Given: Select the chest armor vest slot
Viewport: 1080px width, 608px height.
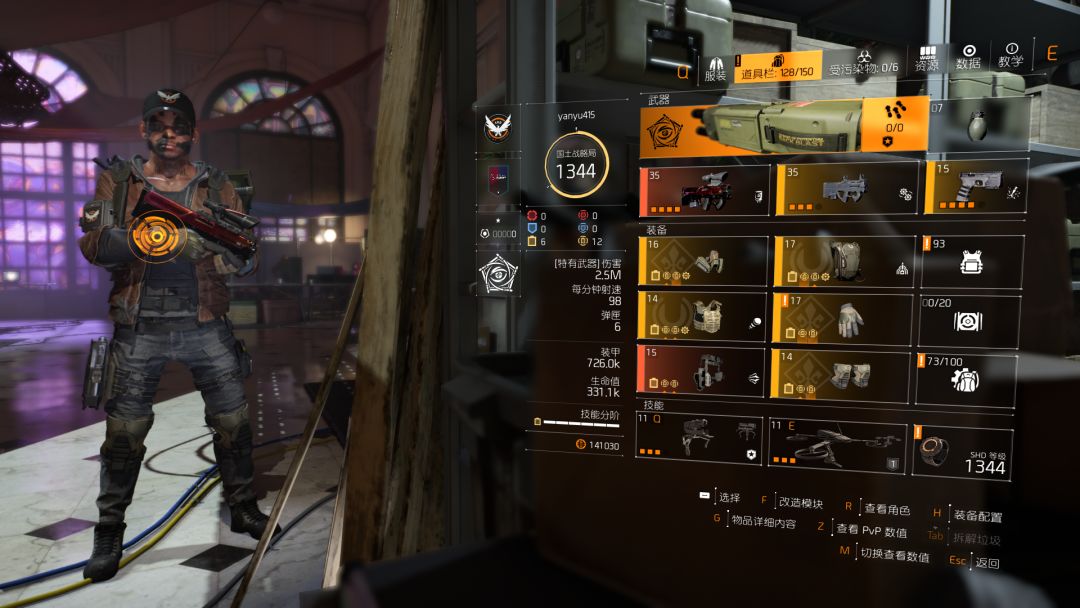Looking at the screenshot, I should pos(704,318).
